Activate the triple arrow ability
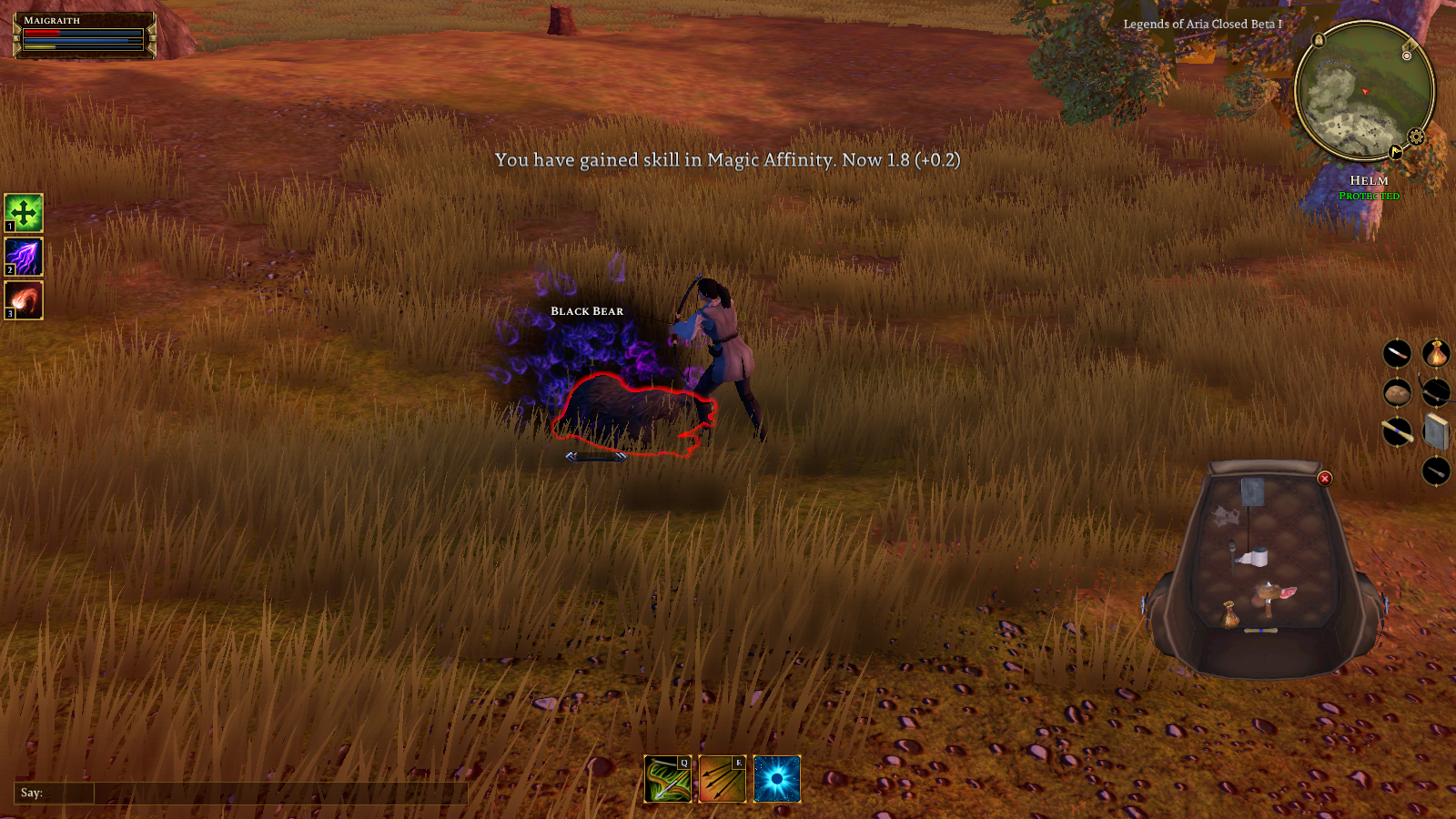 pyautogui.click(x=723, y=779)
